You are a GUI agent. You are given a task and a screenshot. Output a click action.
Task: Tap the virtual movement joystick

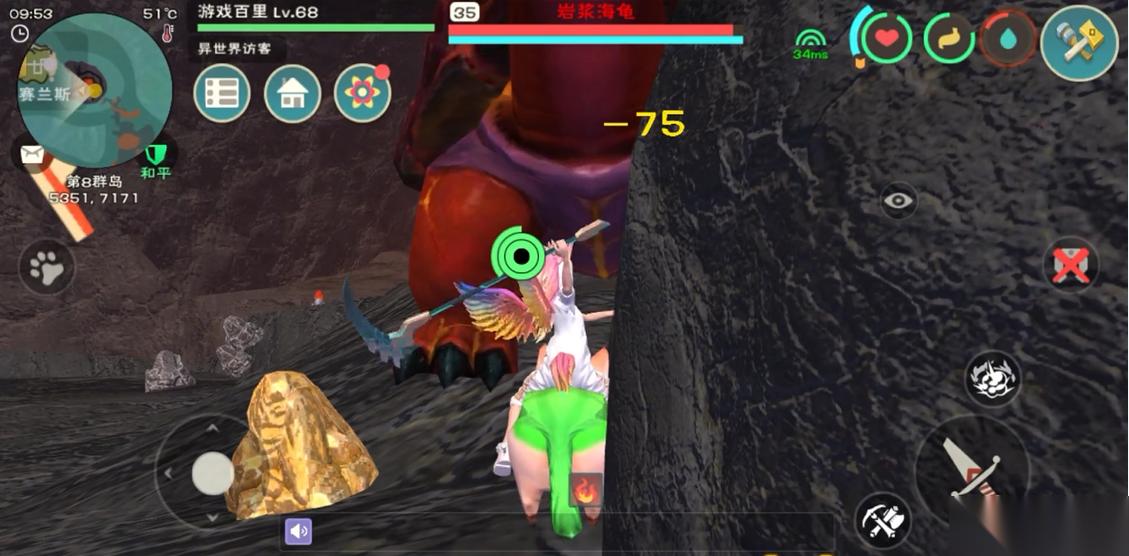point(212,472)
